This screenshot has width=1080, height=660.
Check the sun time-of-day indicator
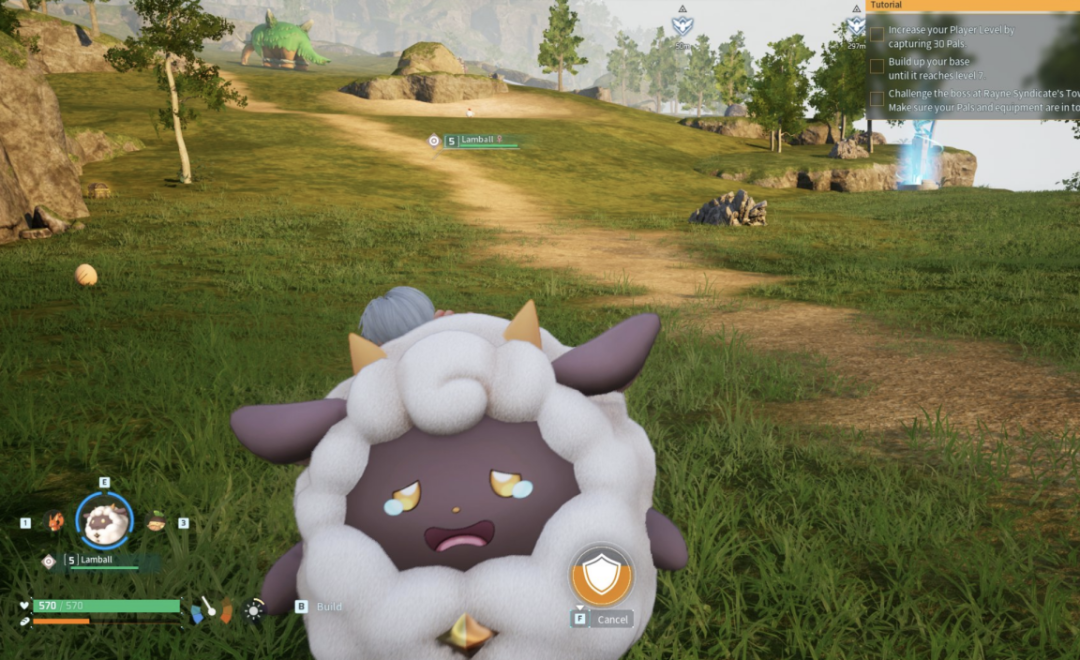point(255,608)
